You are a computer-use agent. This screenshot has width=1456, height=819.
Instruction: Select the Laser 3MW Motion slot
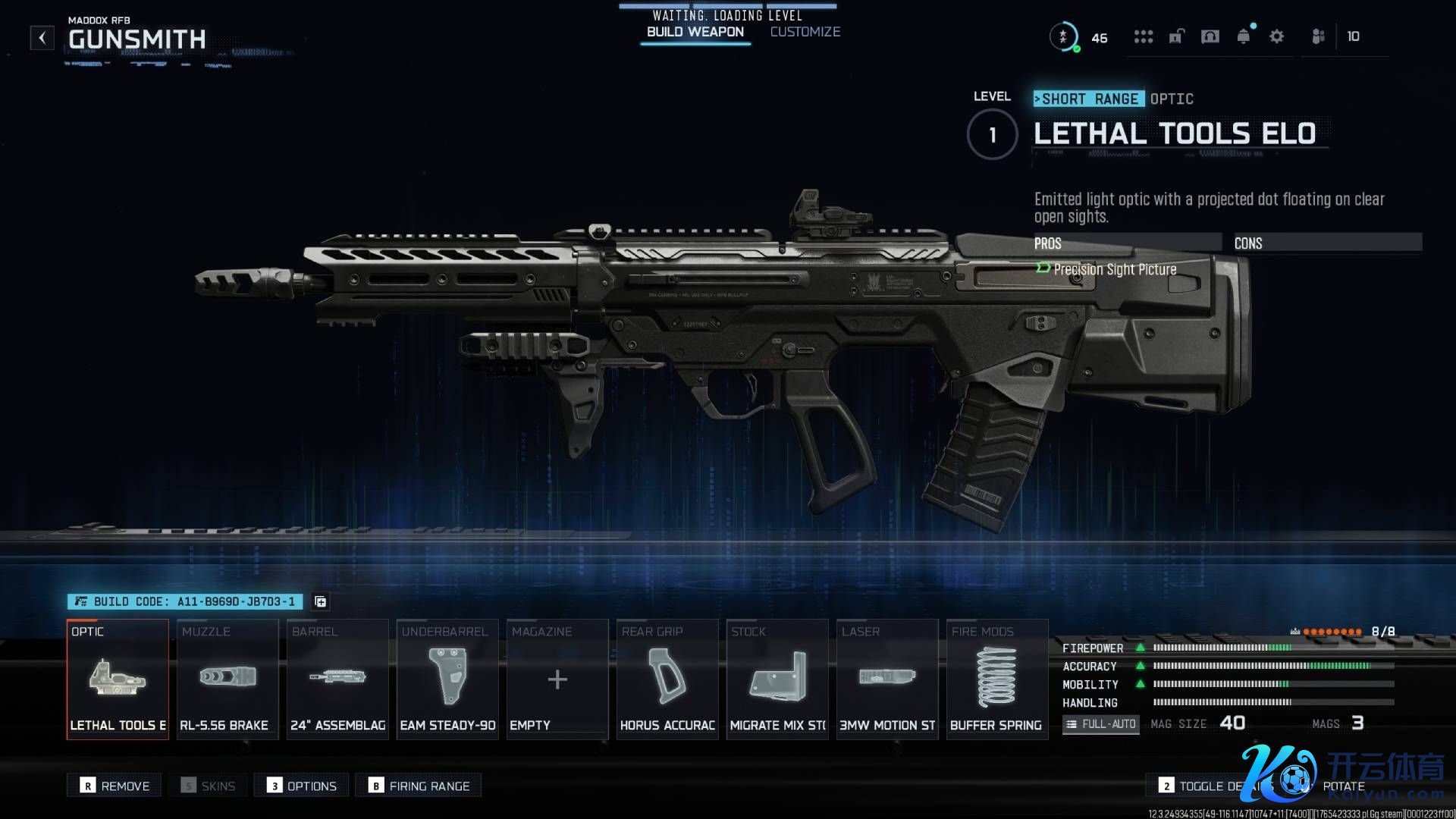(887, 679)
